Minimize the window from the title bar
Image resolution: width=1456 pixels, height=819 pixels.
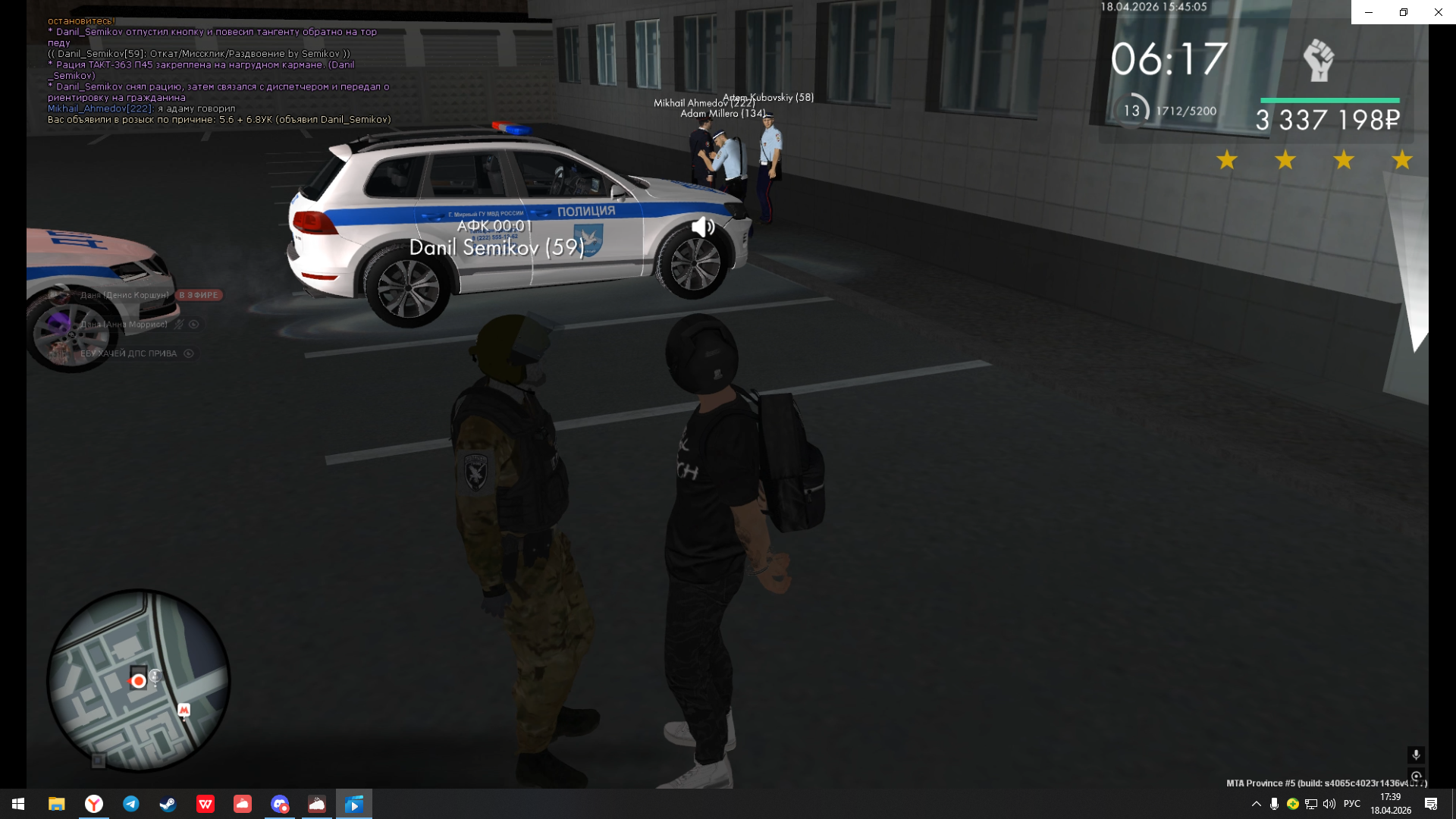[1369, 12]
